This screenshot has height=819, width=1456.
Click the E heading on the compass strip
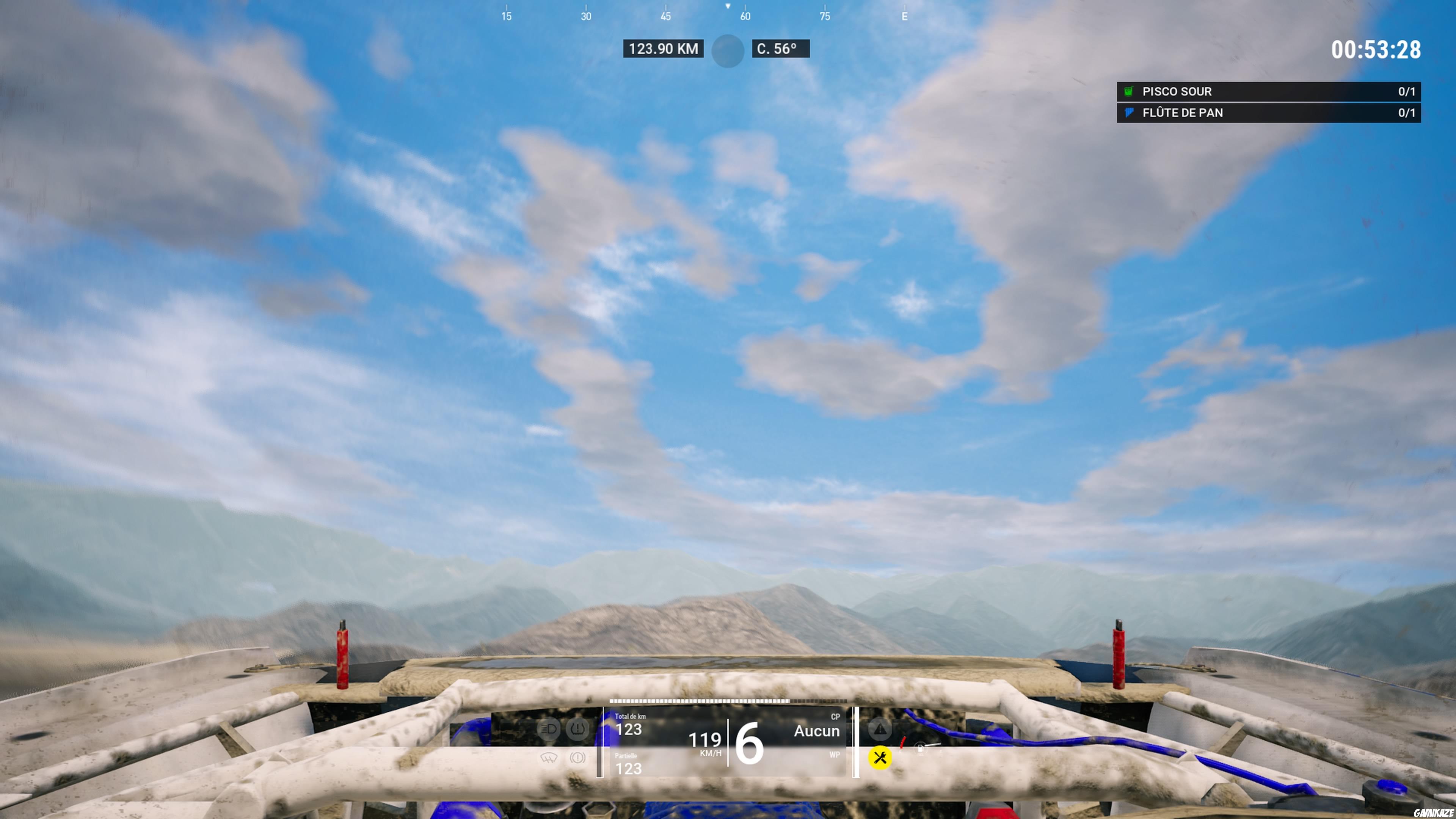point(904,16)
